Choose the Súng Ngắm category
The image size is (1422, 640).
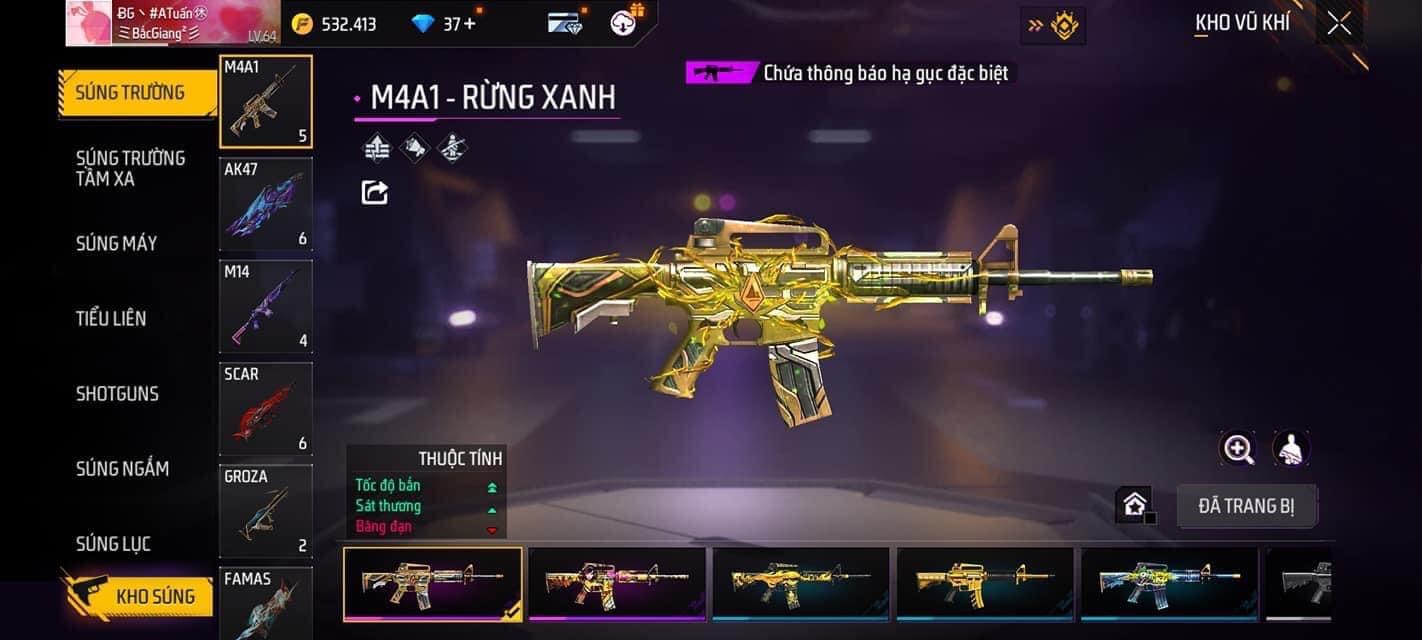point(122,468)
